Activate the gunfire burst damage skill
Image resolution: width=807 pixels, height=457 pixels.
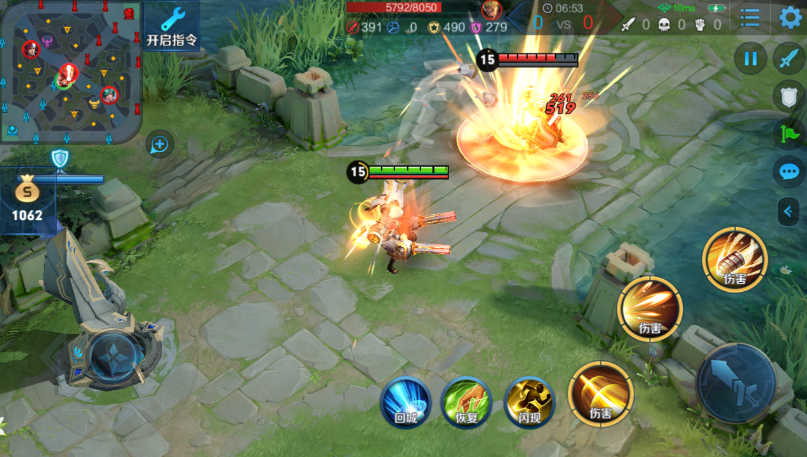pos(650,308)
